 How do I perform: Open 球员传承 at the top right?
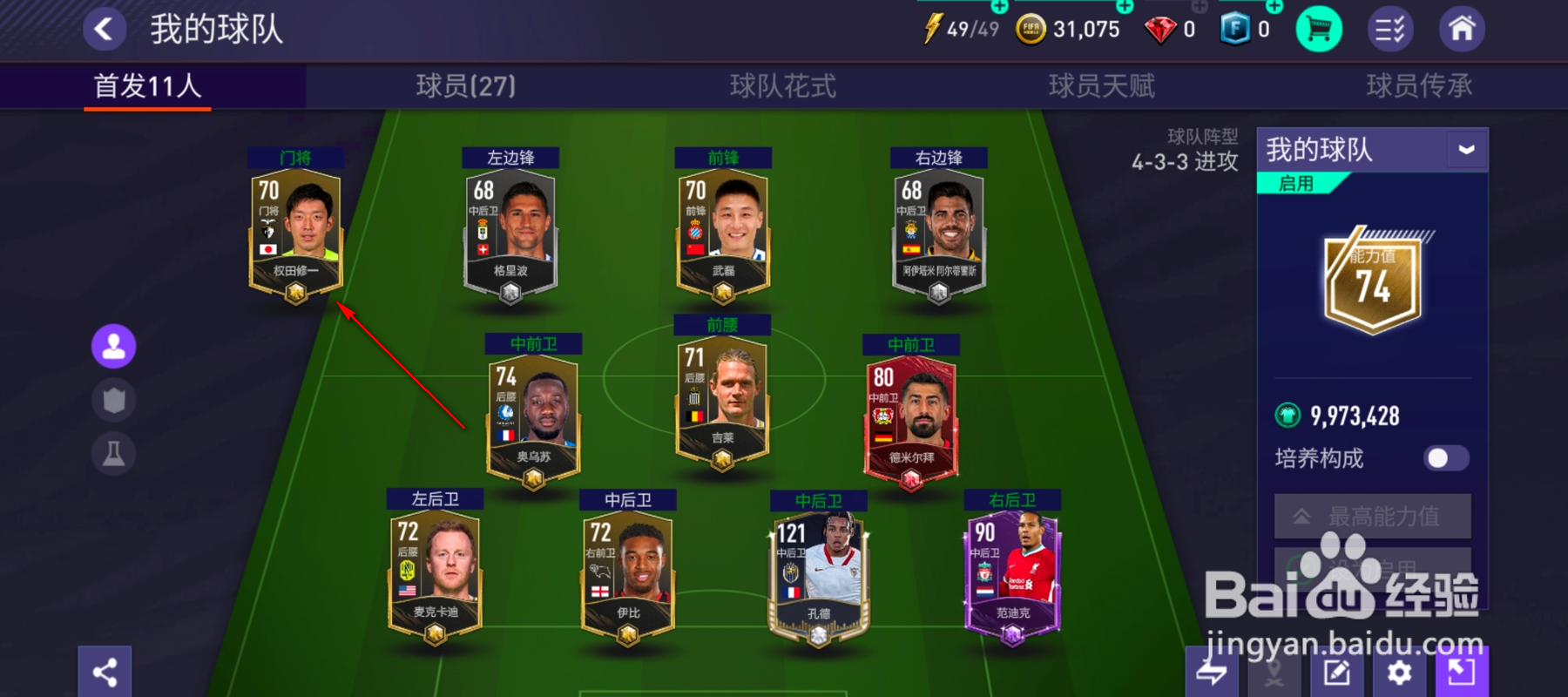tap(1417, 86)
